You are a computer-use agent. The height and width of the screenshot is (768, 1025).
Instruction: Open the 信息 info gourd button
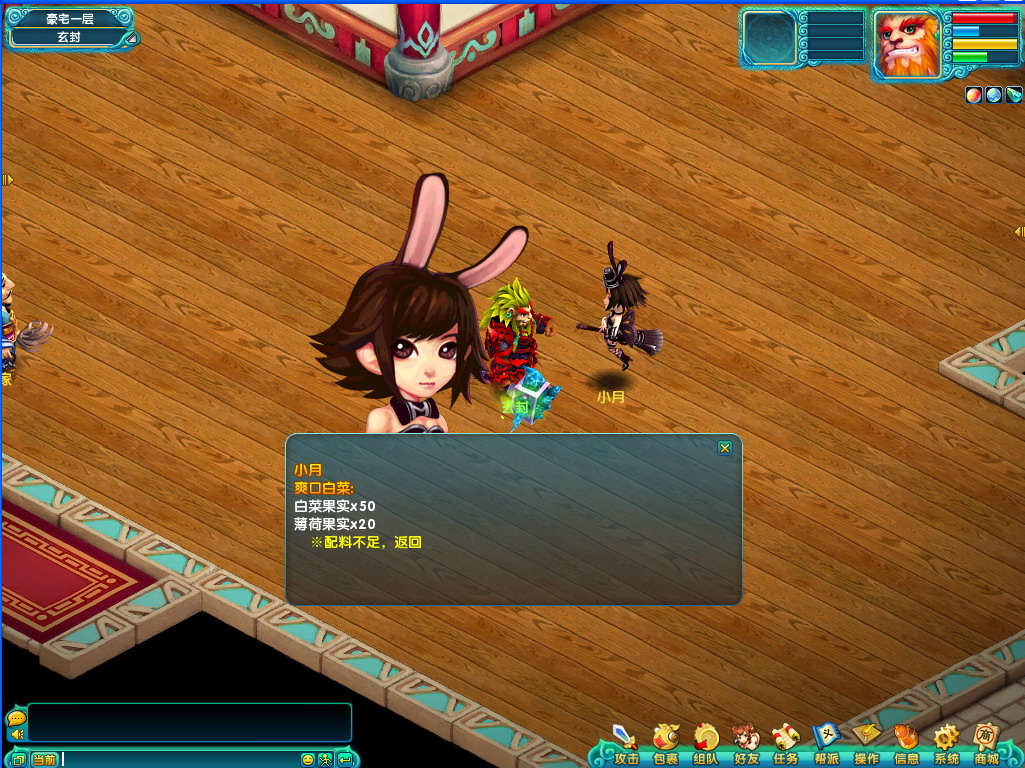coord(906,743)
